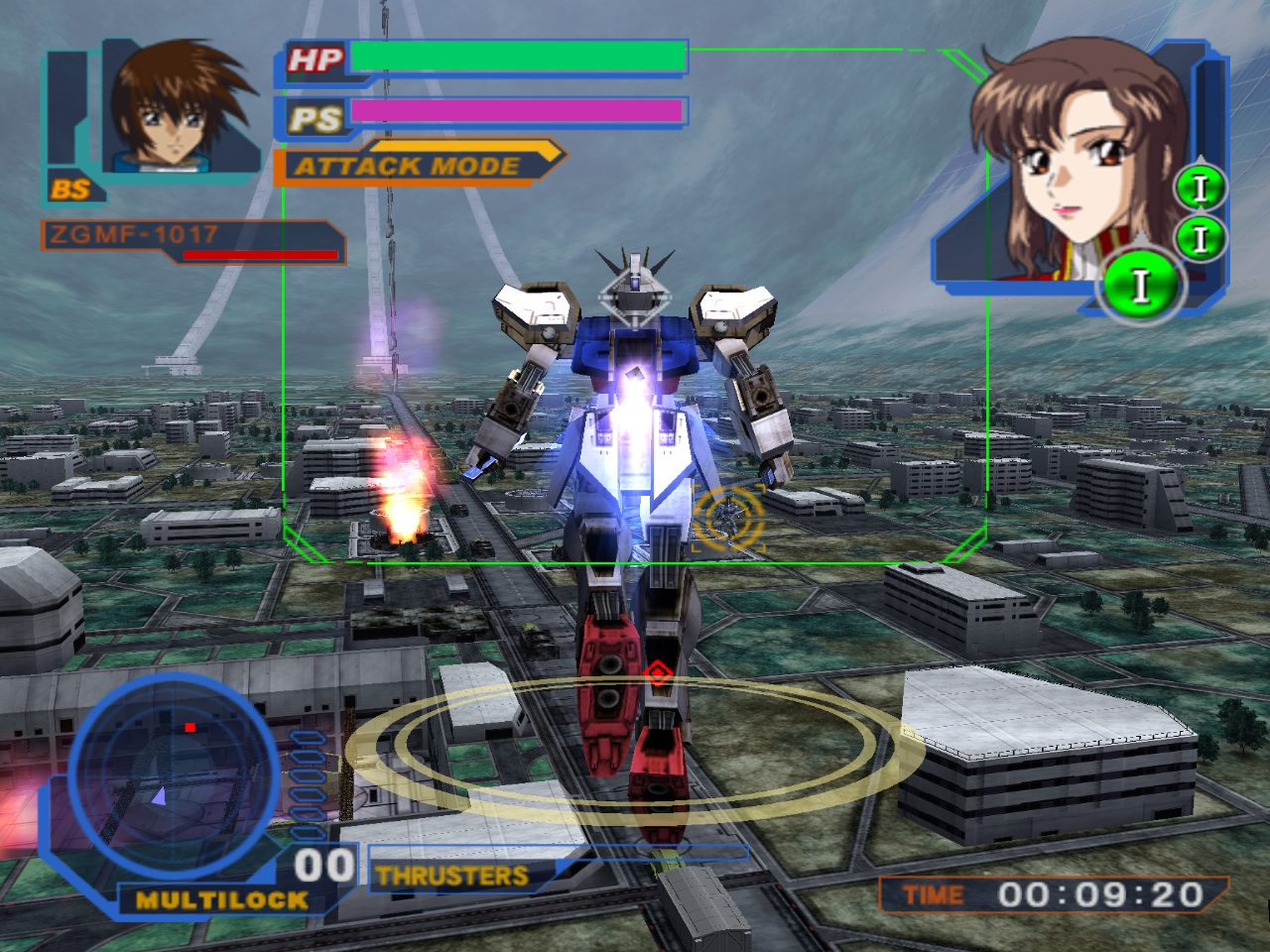Click the largest green I orb
1270x952 pixels.
(x=1140, y=285)
